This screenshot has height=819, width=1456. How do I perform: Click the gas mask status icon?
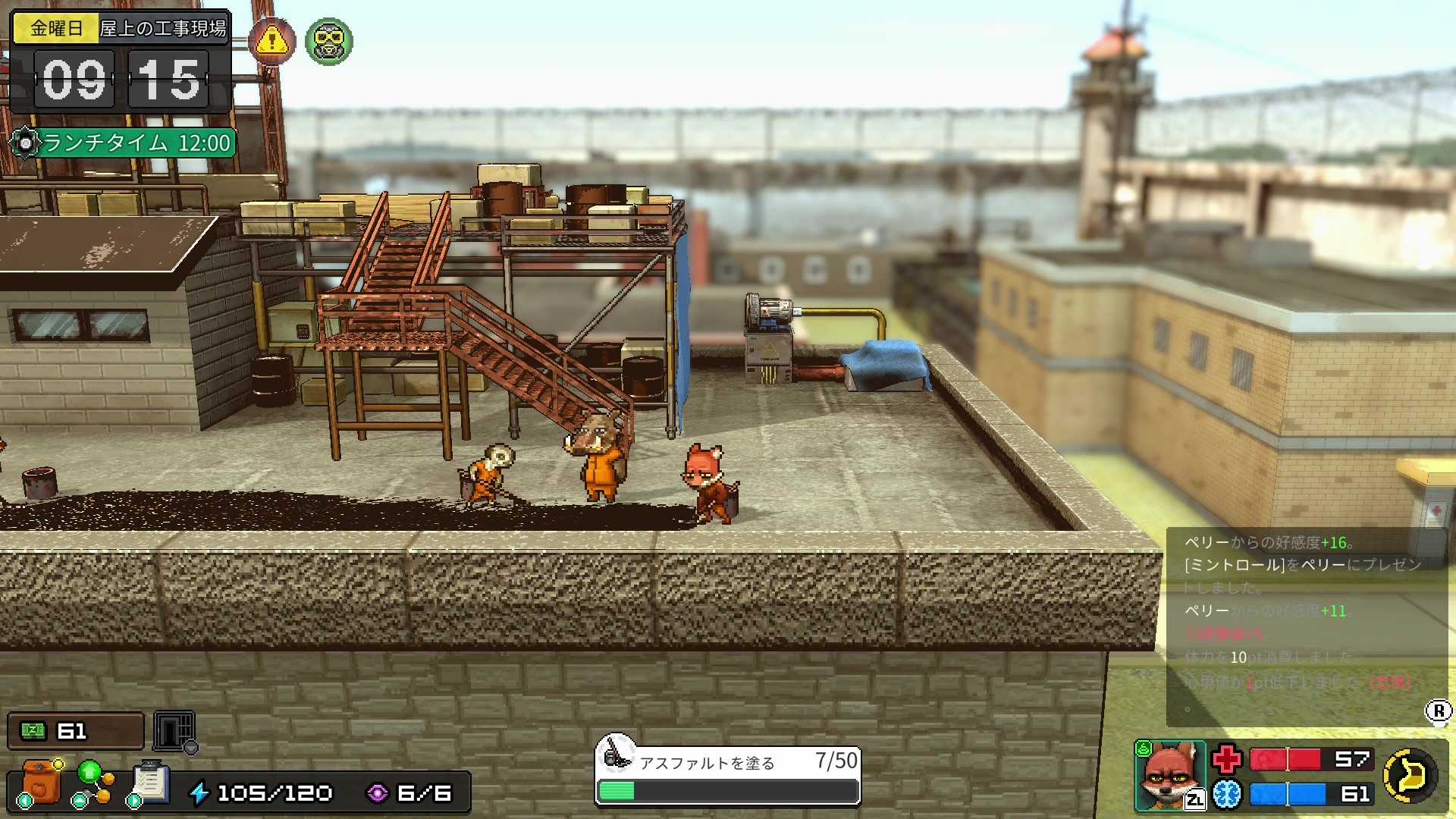click(x=328, y=41)
